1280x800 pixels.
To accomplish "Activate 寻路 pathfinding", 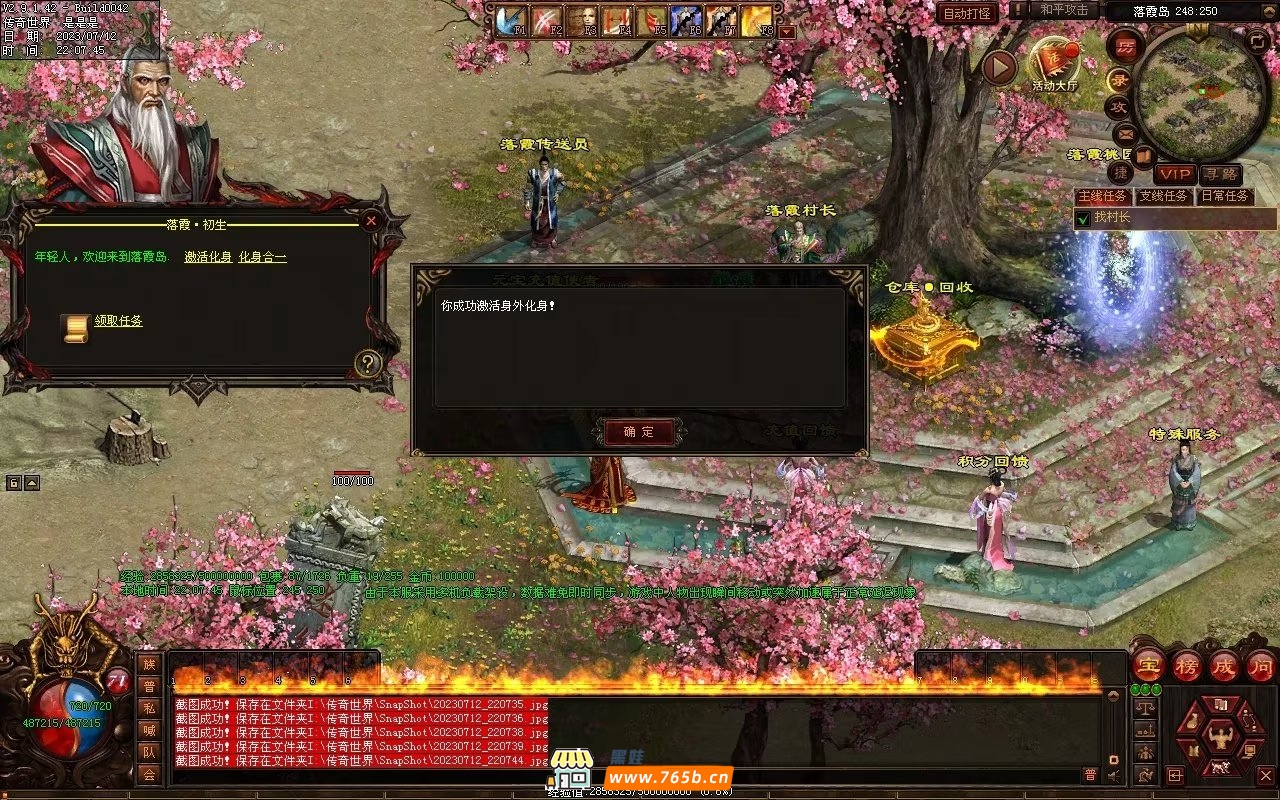I will point(1220,174).
